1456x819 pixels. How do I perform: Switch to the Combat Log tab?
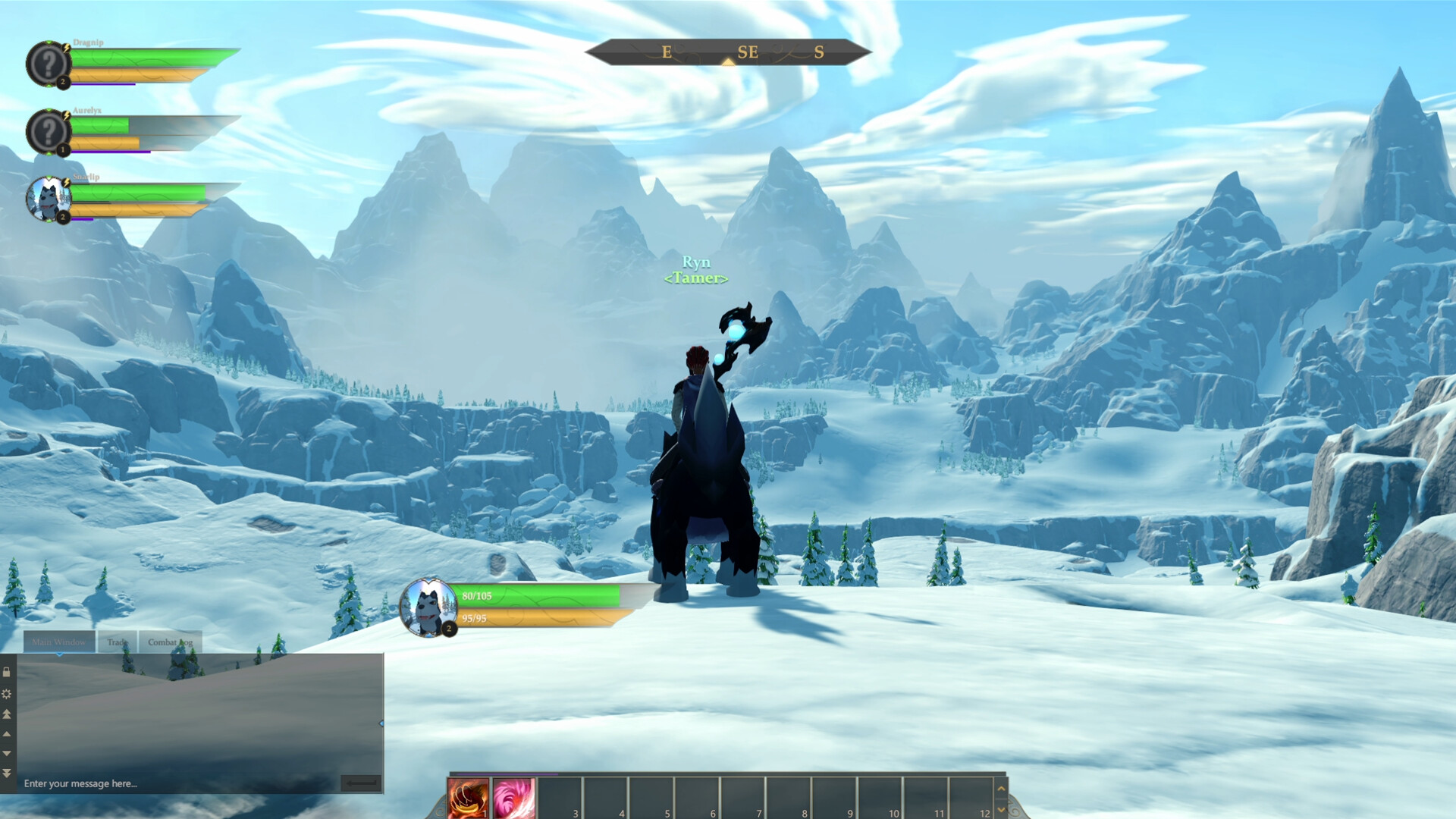tap(171, 642)
